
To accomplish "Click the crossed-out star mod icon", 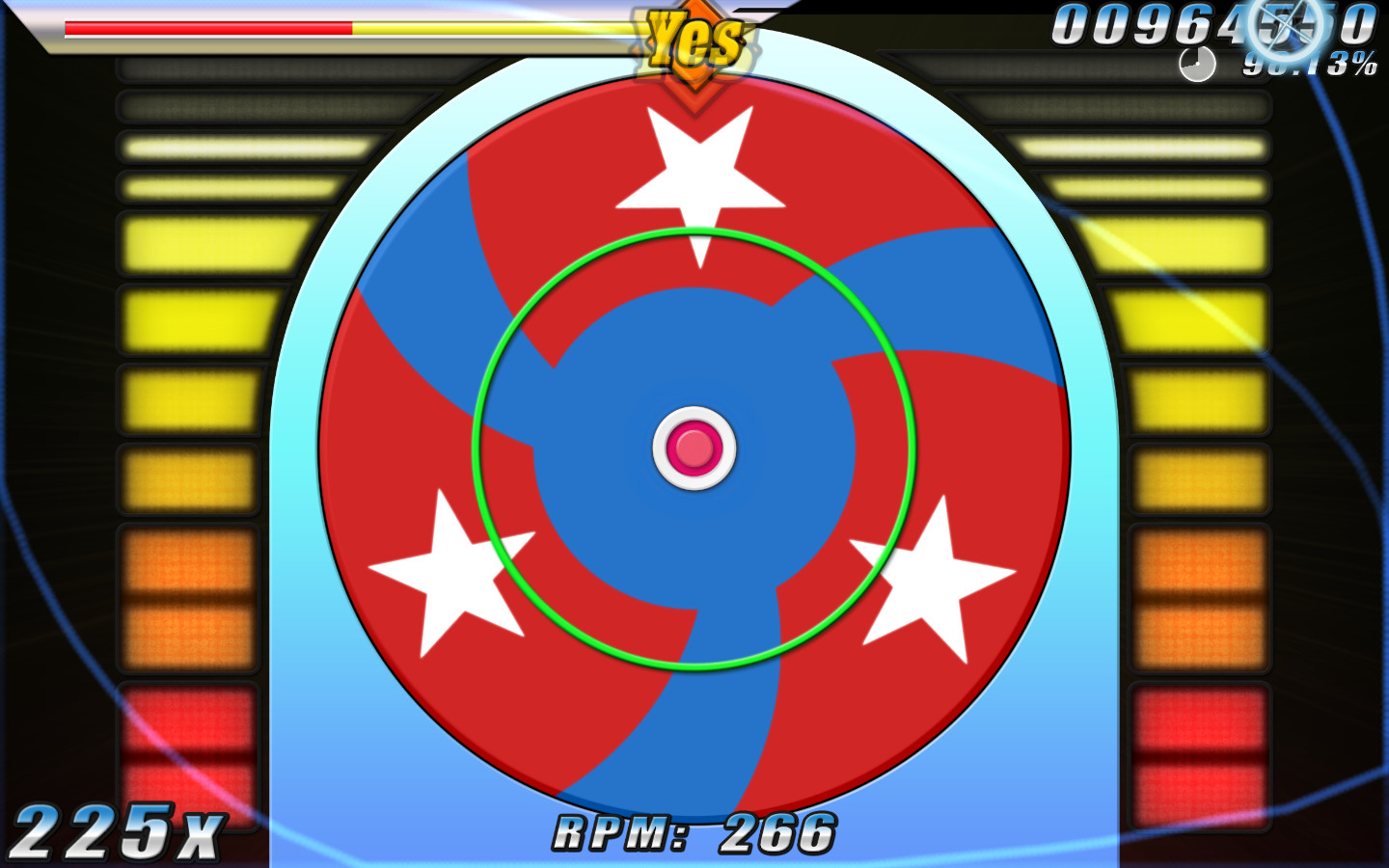I will (1286, 29).
